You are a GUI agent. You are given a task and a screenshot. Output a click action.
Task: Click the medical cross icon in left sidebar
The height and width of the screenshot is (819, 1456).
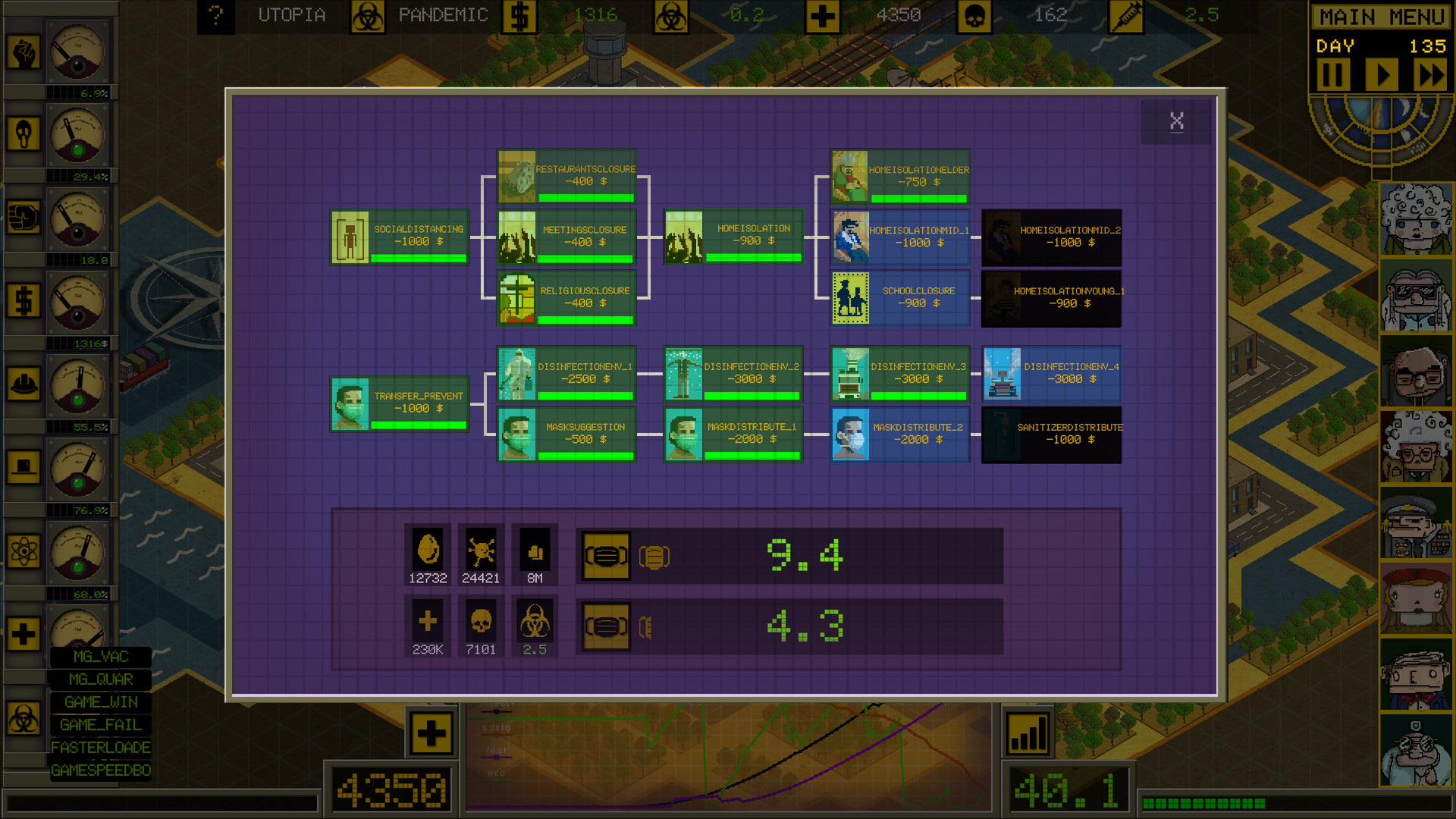point(25,635)
